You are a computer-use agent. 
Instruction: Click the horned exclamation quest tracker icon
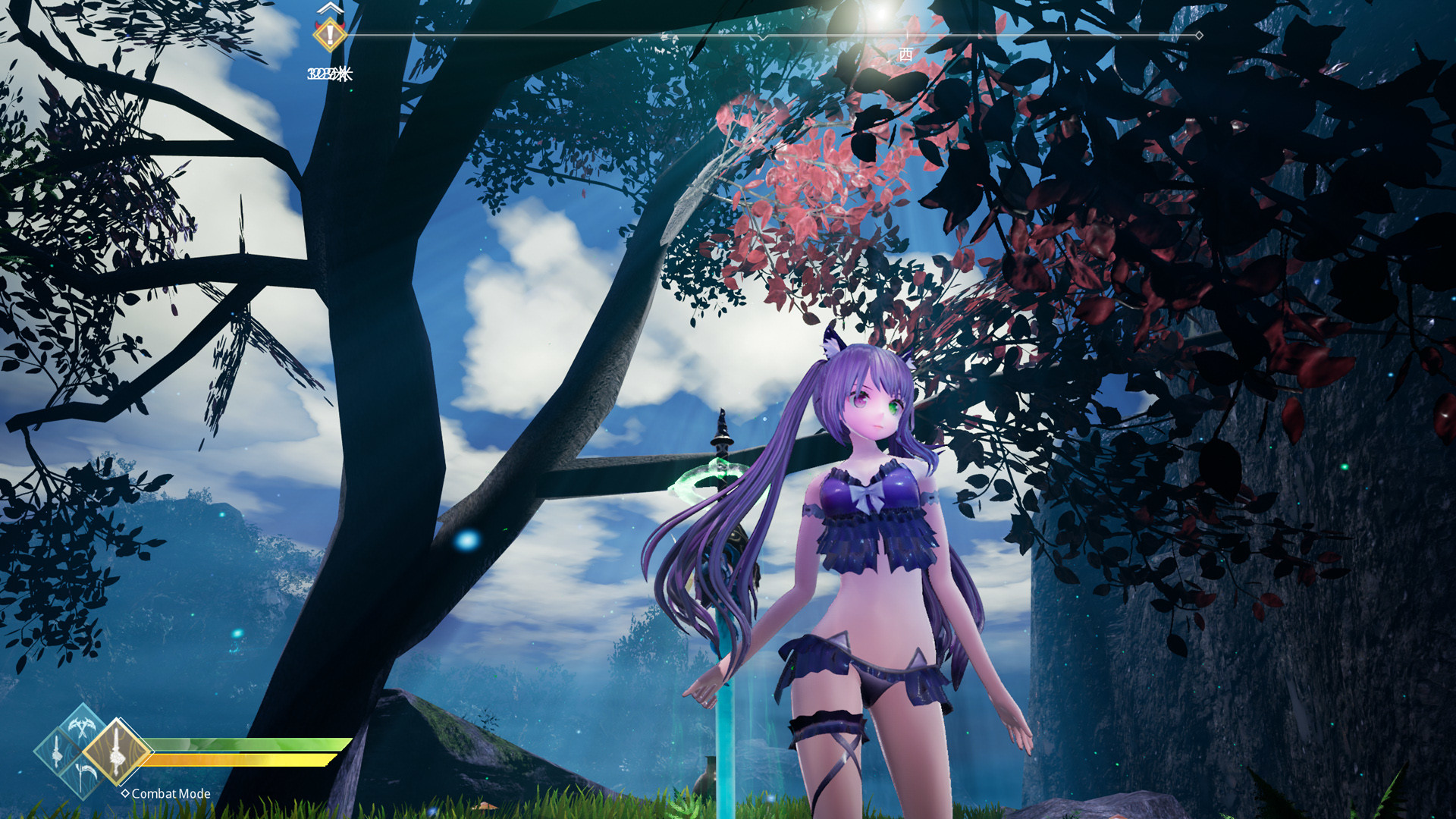point(330,36)
